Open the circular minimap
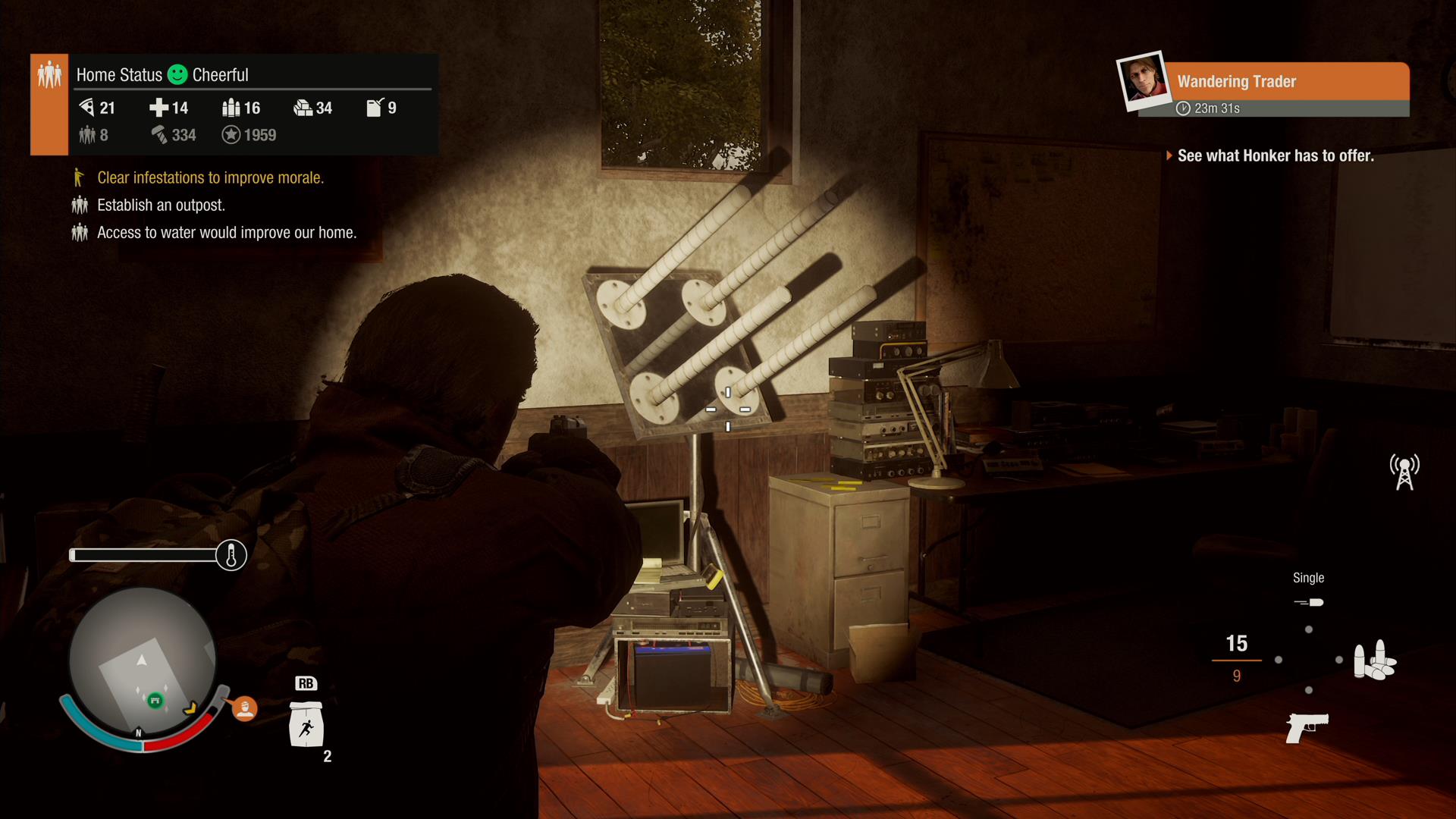This screenshot has width=1456, height=819. coord(142,661)
